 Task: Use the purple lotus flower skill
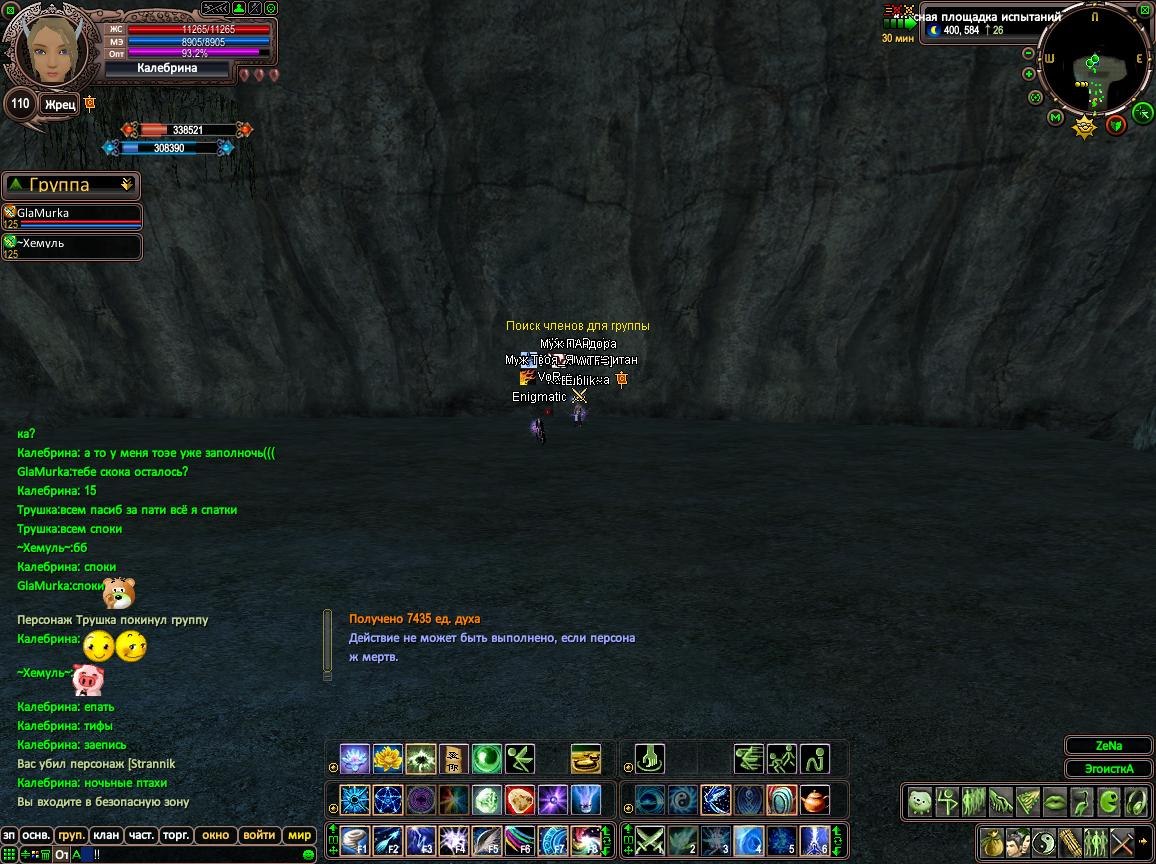tap(355, 759)
